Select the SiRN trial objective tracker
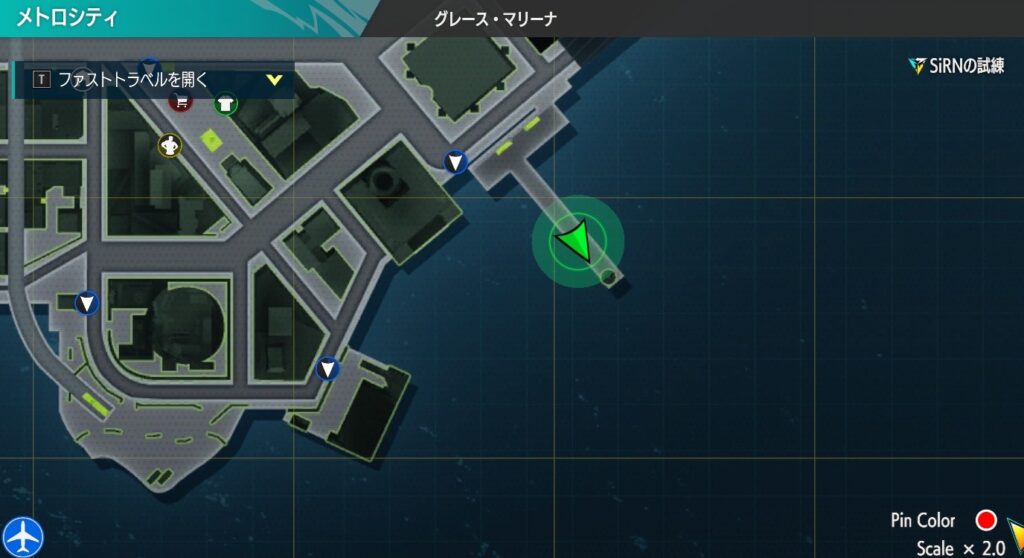Viewport: 1024px width, 558px height. pos(956,66)
